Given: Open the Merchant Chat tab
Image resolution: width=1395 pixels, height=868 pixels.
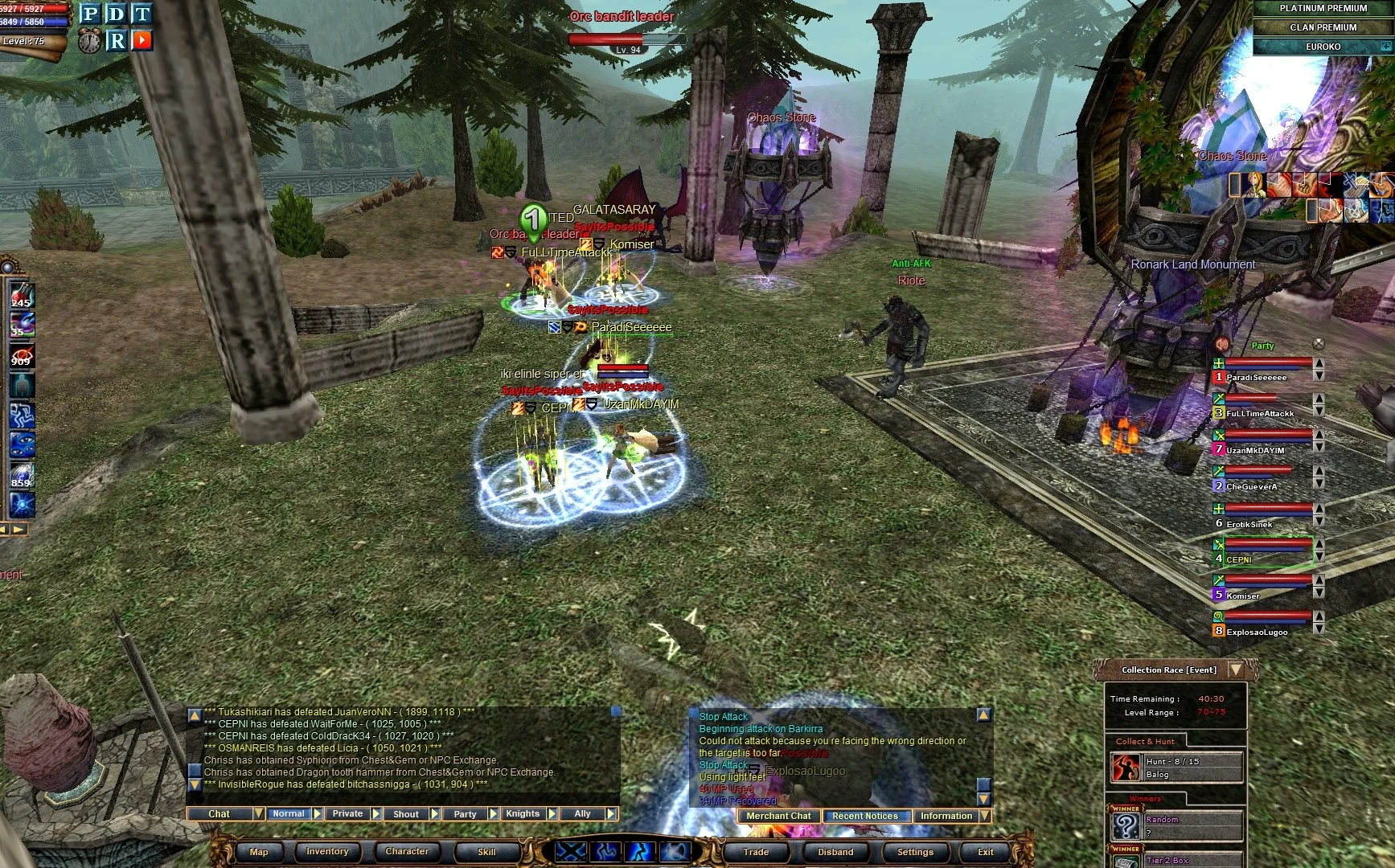Looking at the screenshot, I should (x=778, y=817).
